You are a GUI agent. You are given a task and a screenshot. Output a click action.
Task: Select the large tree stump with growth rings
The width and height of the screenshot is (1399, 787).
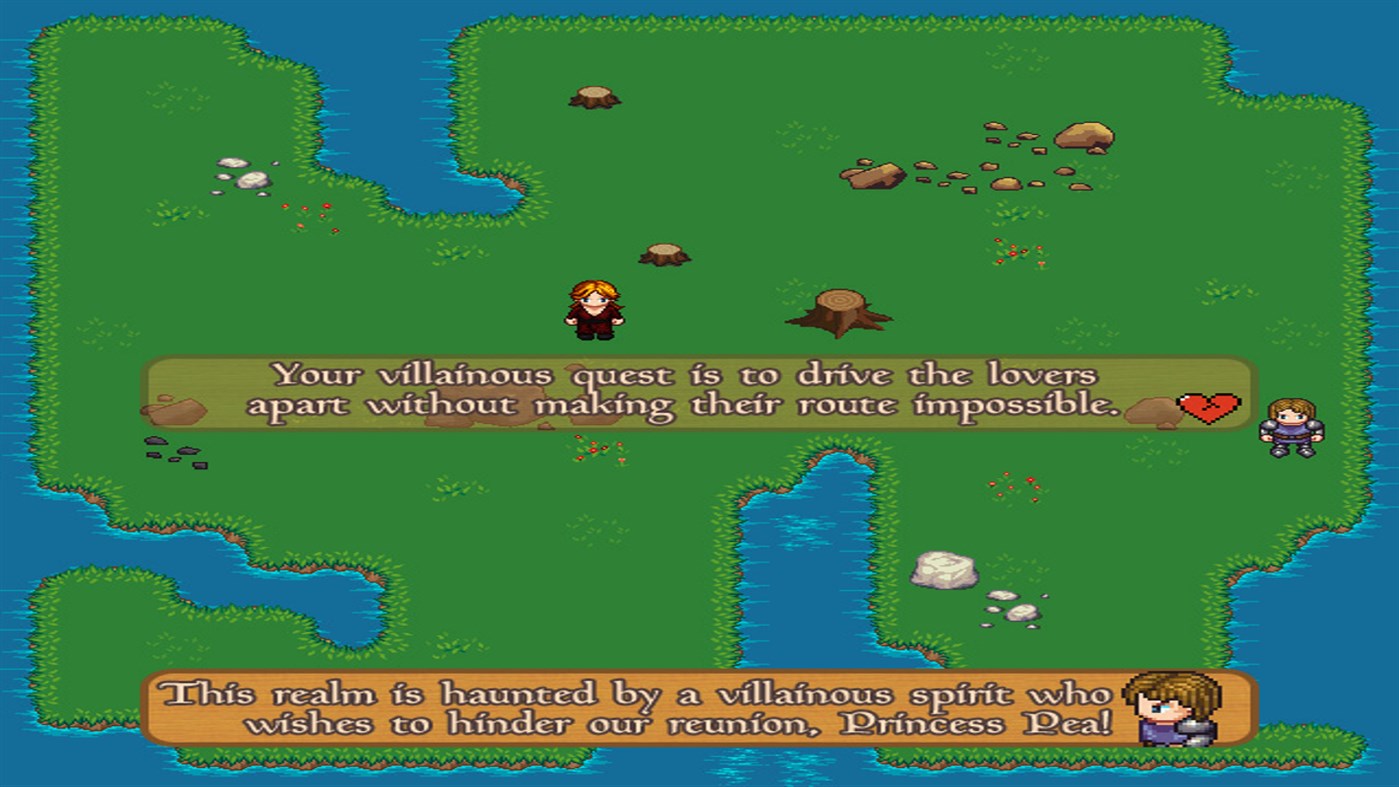pos(838,310)
